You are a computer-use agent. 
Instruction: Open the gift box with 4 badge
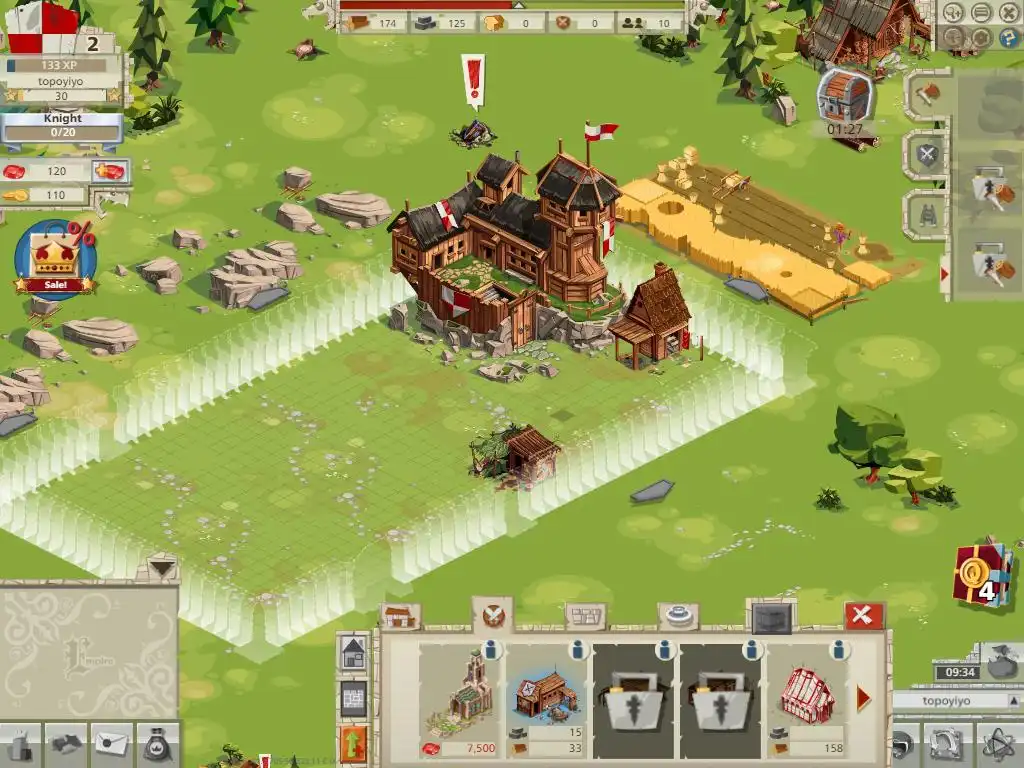point(982,575)
